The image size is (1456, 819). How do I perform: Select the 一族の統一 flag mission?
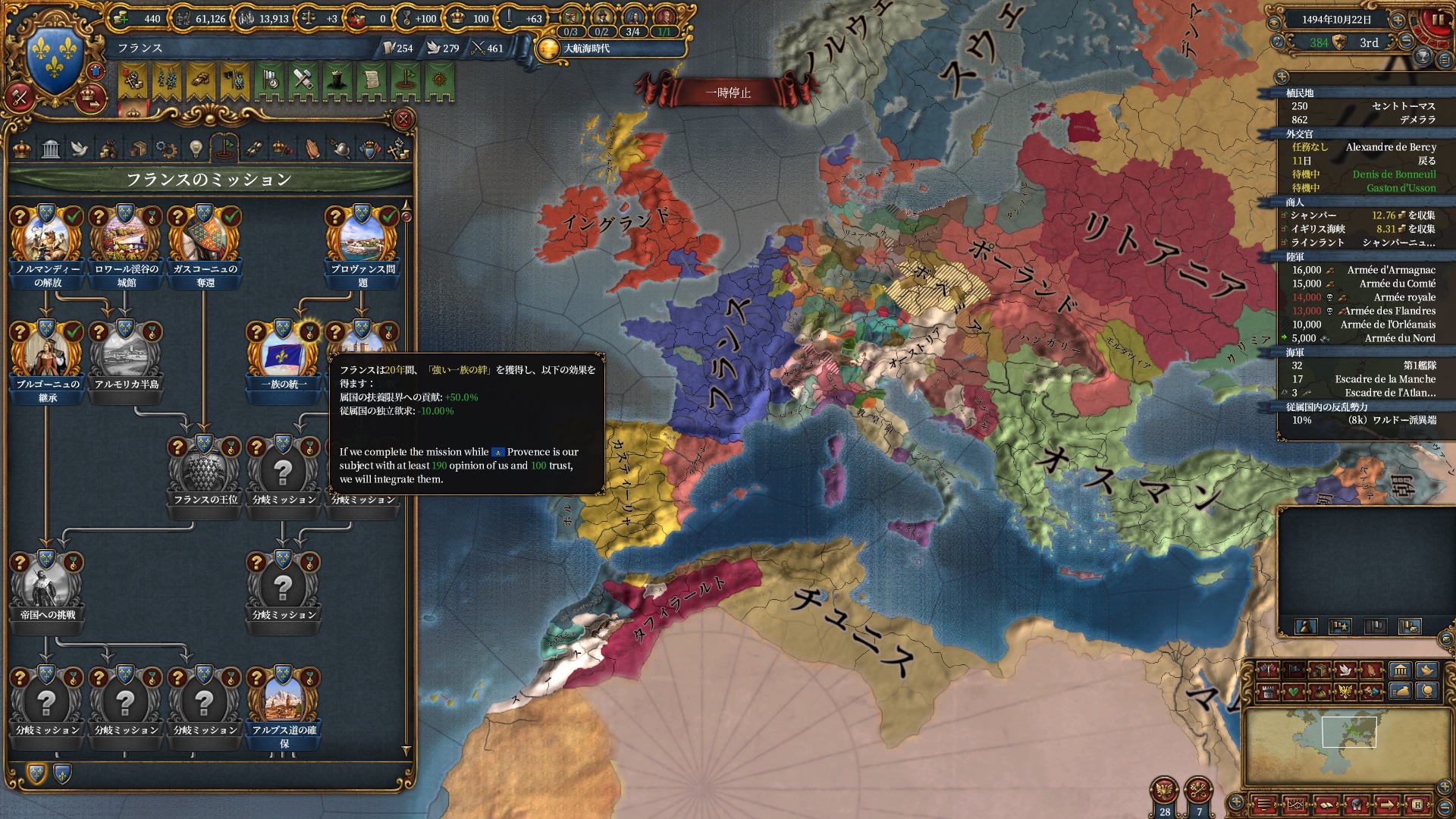[x=284, y=355]
